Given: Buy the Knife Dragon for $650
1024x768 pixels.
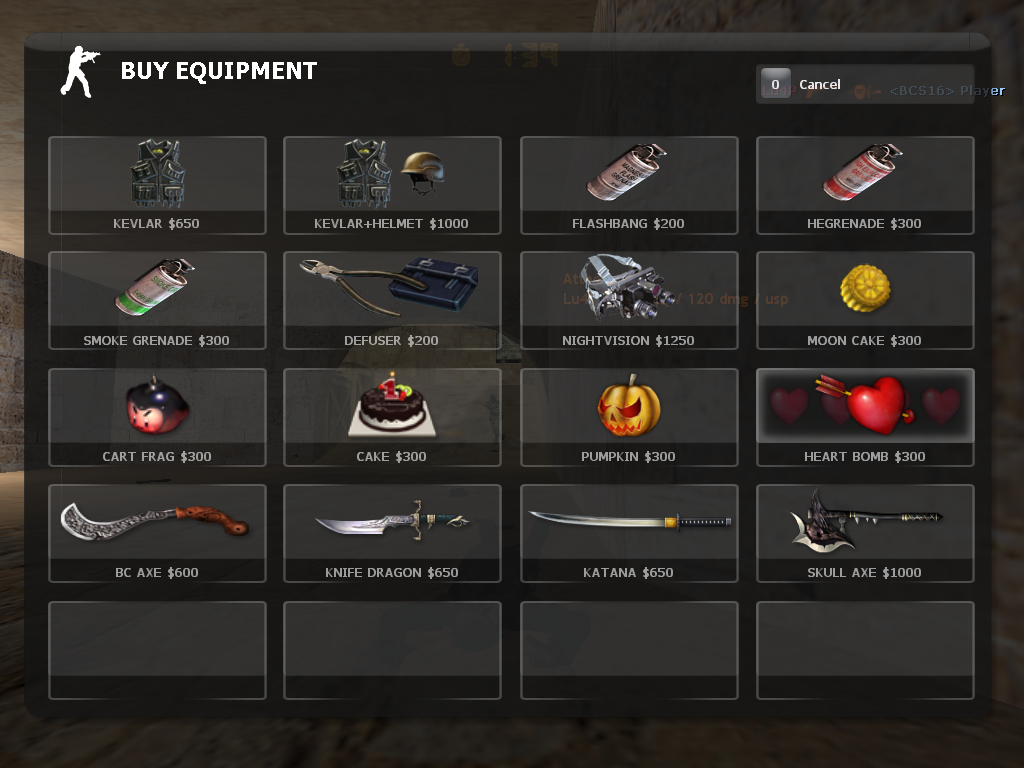Looking at the screenshot, I should pyautogui.click(x=392, y=533).
